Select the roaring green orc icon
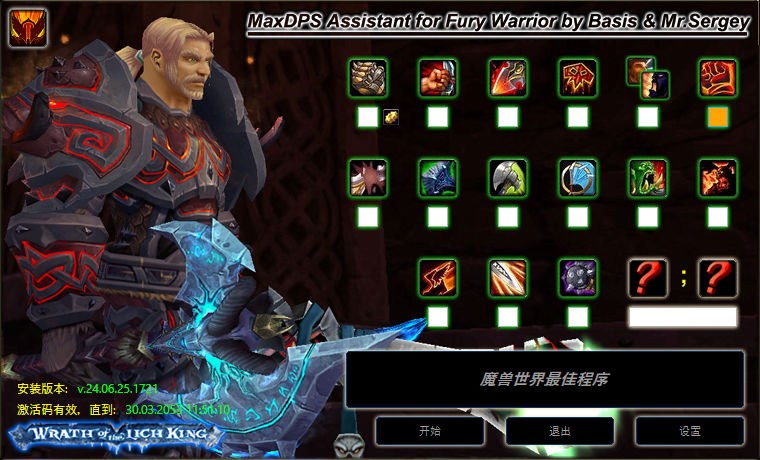760x460 pixels. pos(648,177)
